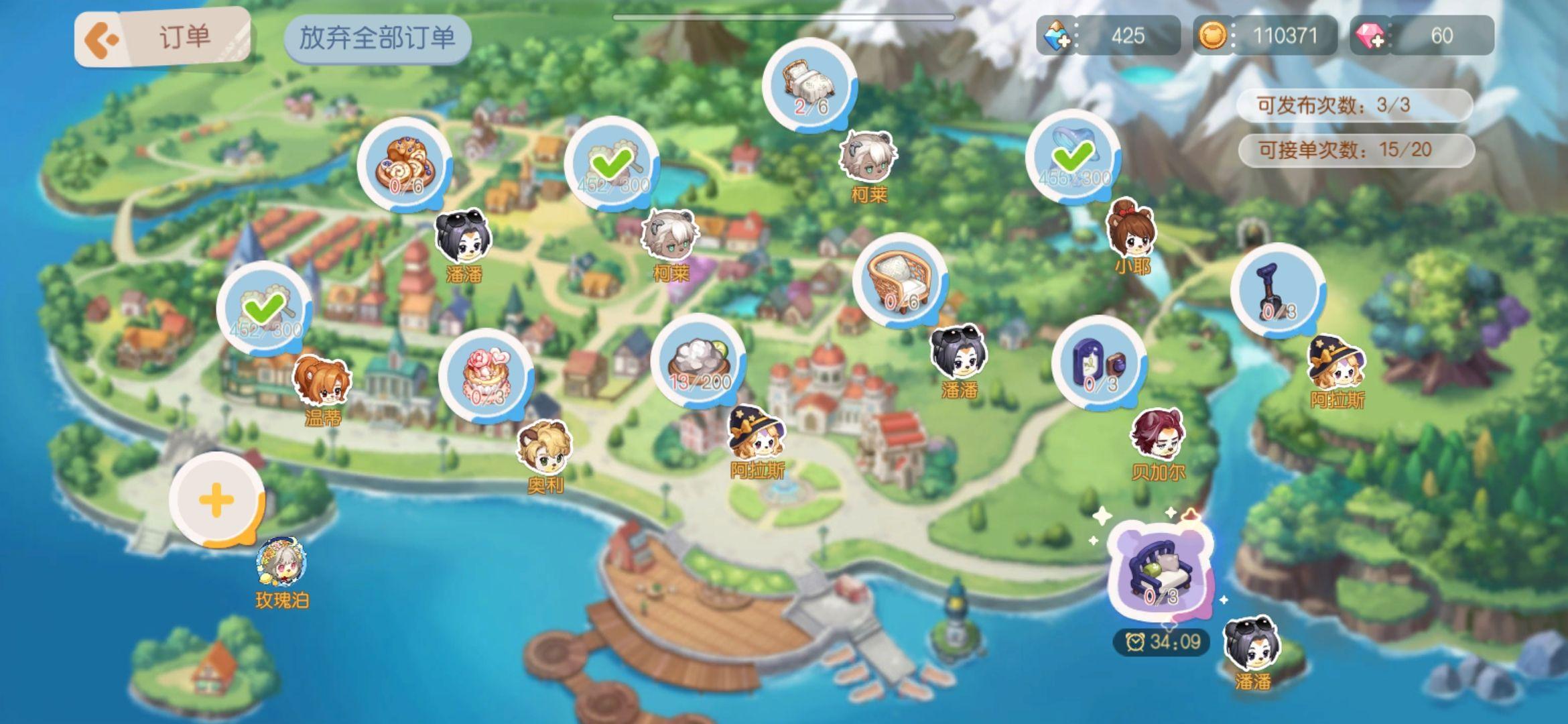Image resolution: width=1568 pixels, height=724 pixels.
Task: Submit completed order beside 小耶
Action: pyautogui.click(x=1073, y=157)
